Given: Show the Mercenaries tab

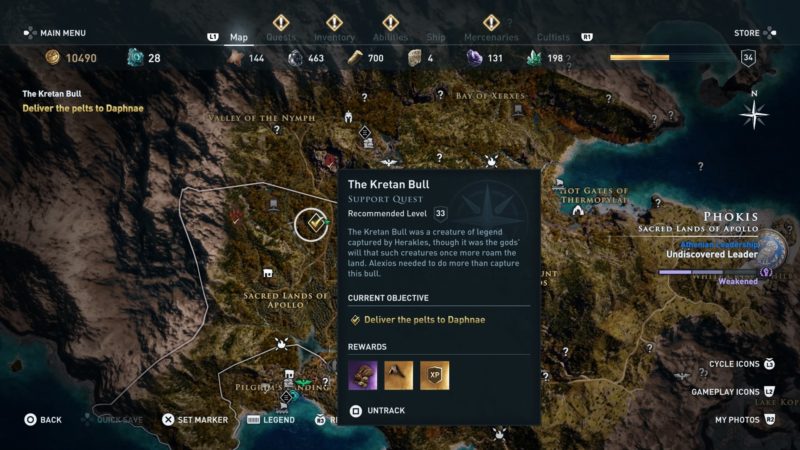Looking at the screenshot, I should [x=491, y=37].
